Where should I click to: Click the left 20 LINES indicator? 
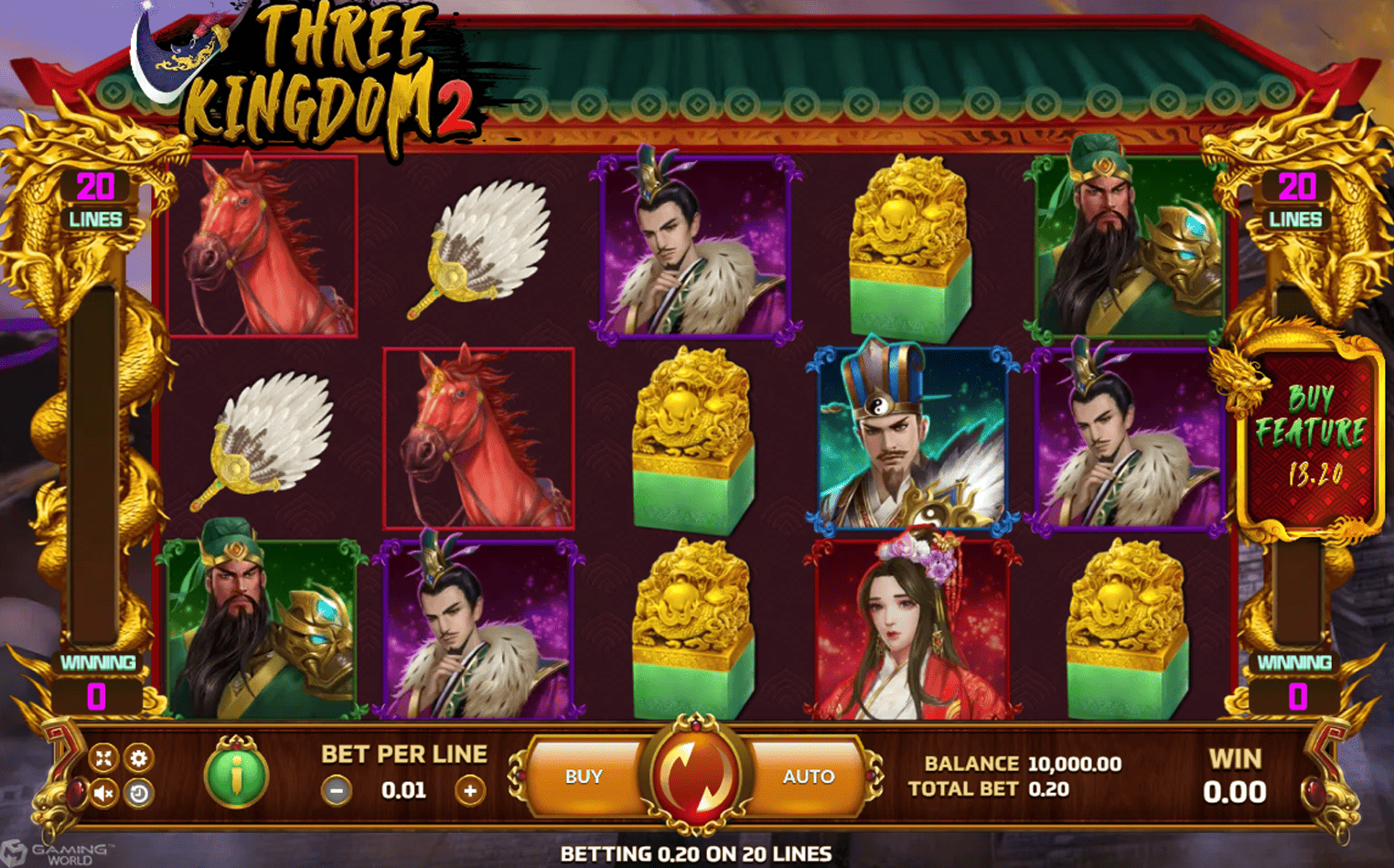click(96, 199)
